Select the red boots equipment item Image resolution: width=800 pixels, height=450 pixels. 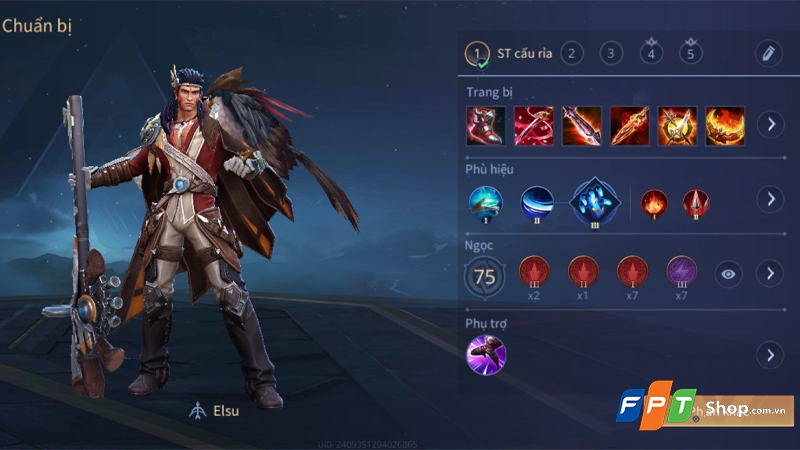[485, 125]
